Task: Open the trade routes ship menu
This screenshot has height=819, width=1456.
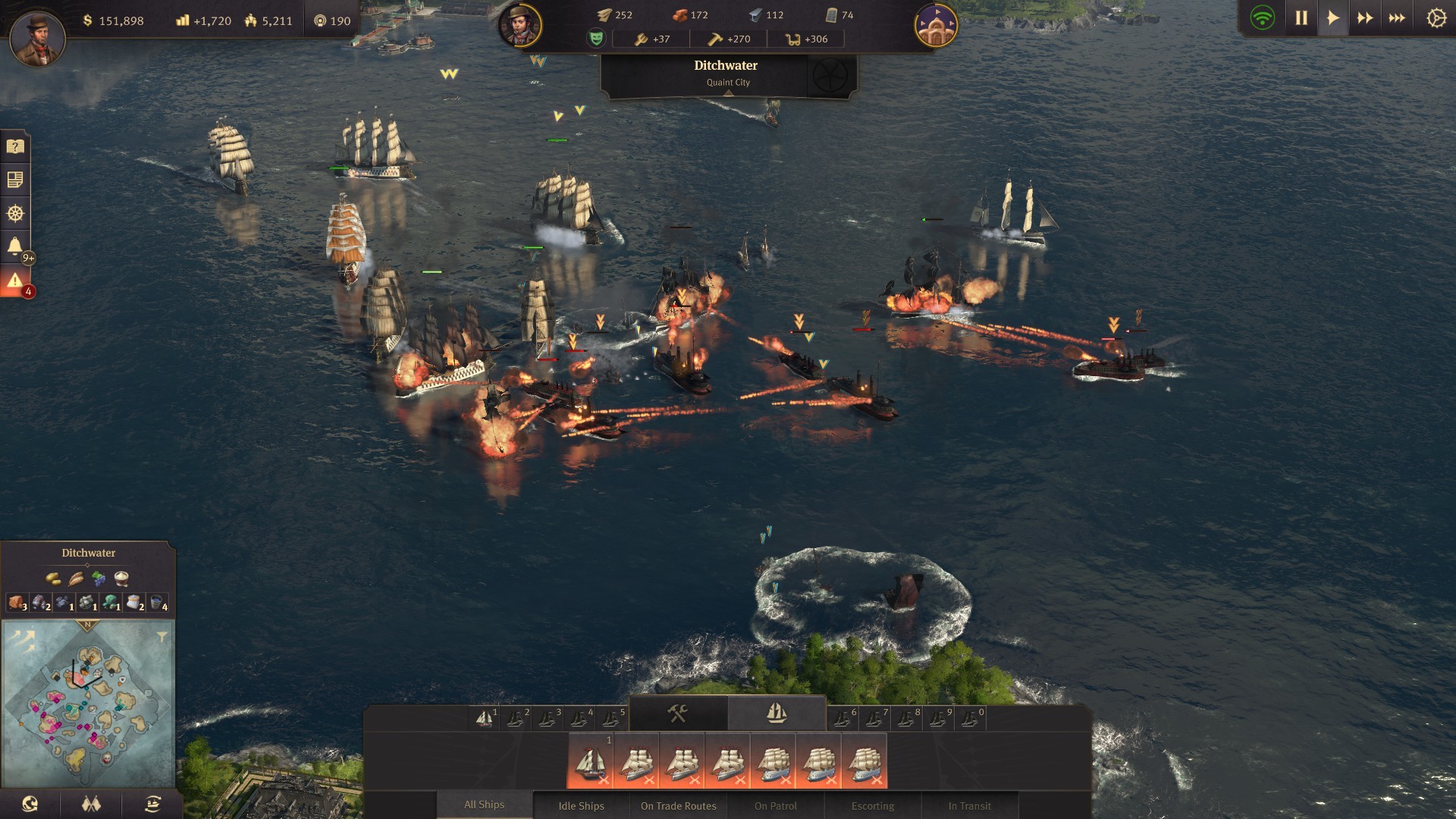Action: pyautogui.click(x=152, y=804)
